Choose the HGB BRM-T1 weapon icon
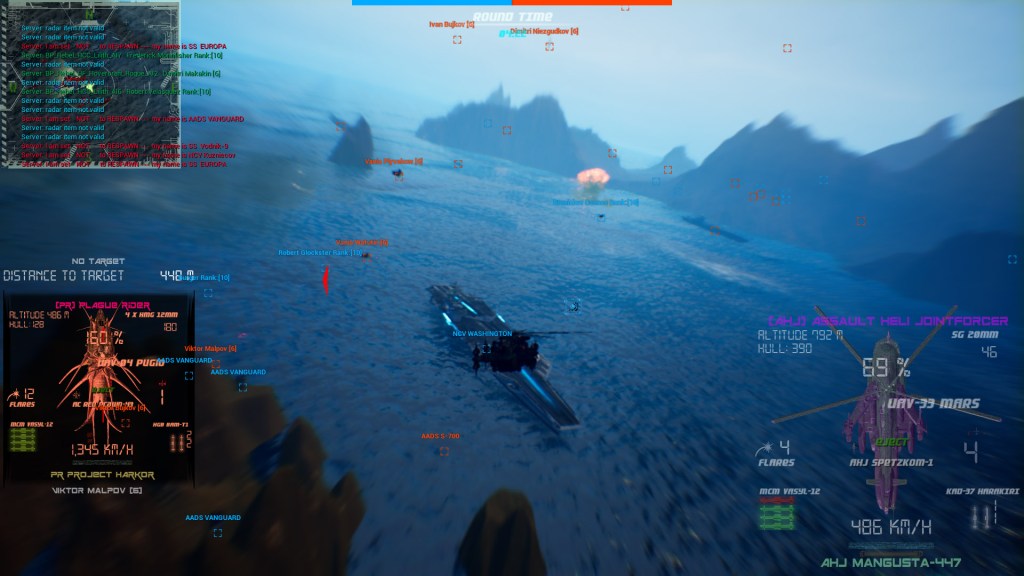The height and width of the screenshot is (576, 1024). click(x=178, y=441)
